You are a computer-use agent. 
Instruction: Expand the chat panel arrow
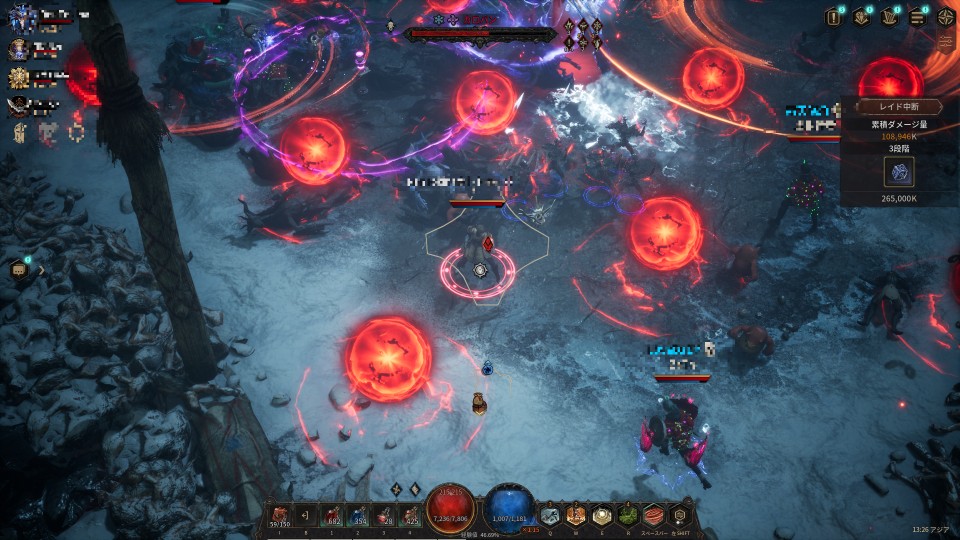point(41,269)
